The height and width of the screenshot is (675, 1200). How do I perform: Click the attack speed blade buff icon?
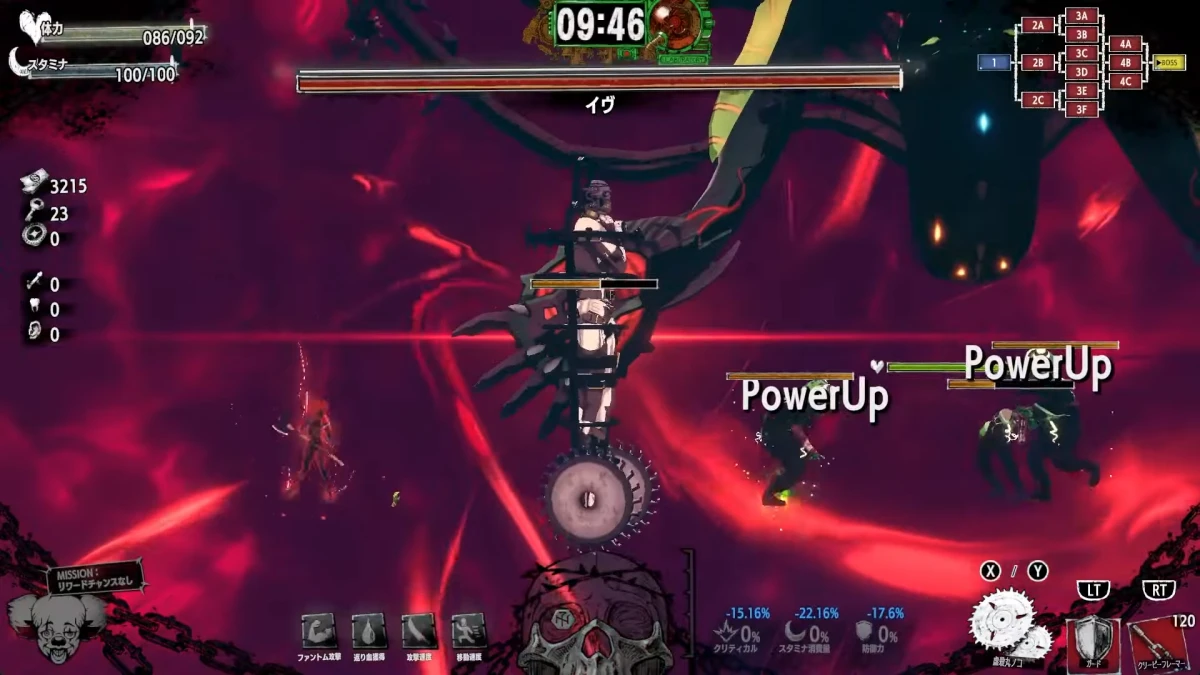[x=419, y=631]
